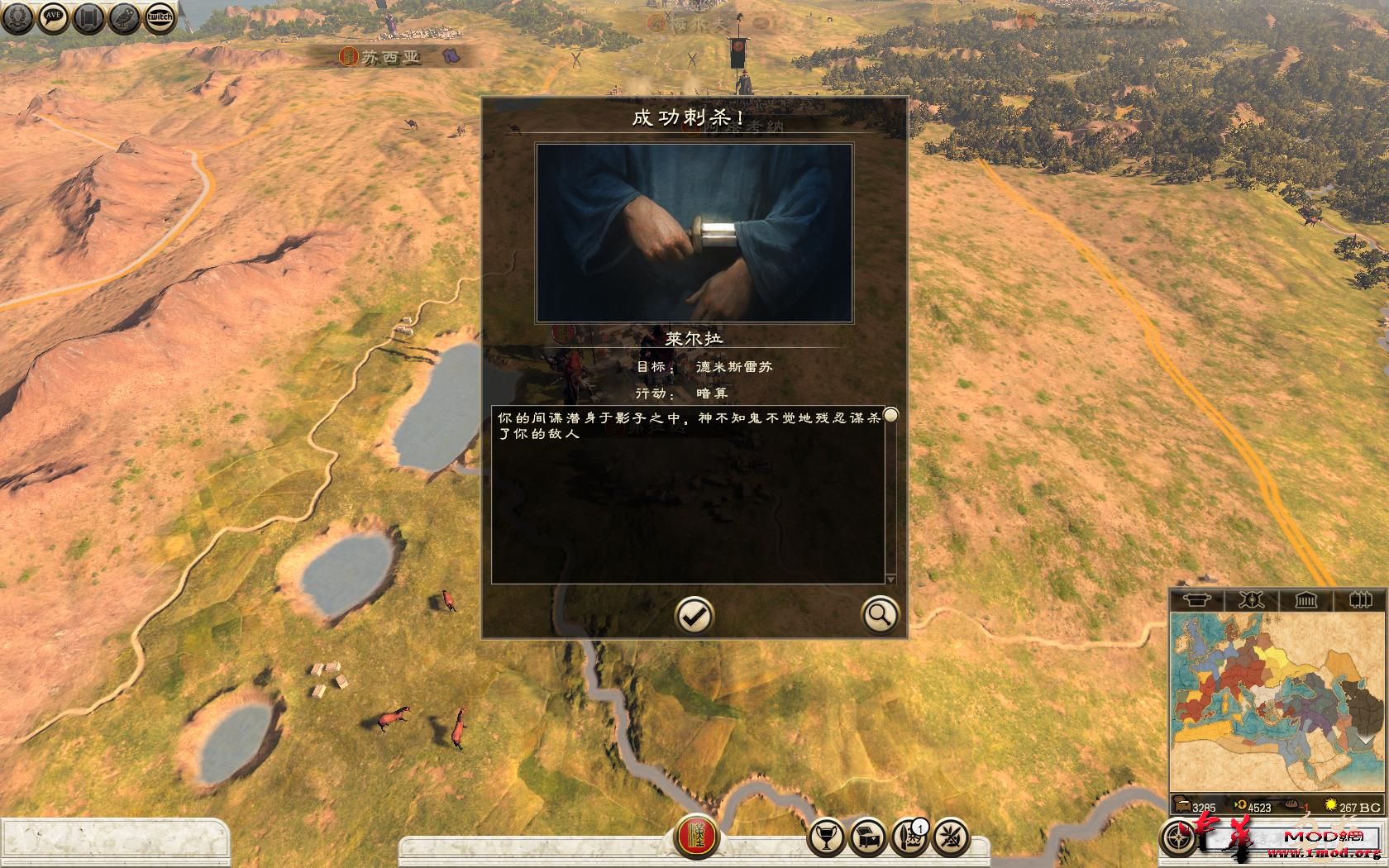Click the campaign minimap
The height and width of the screenshot is (868, 1389).
[x=1277, y=703]
